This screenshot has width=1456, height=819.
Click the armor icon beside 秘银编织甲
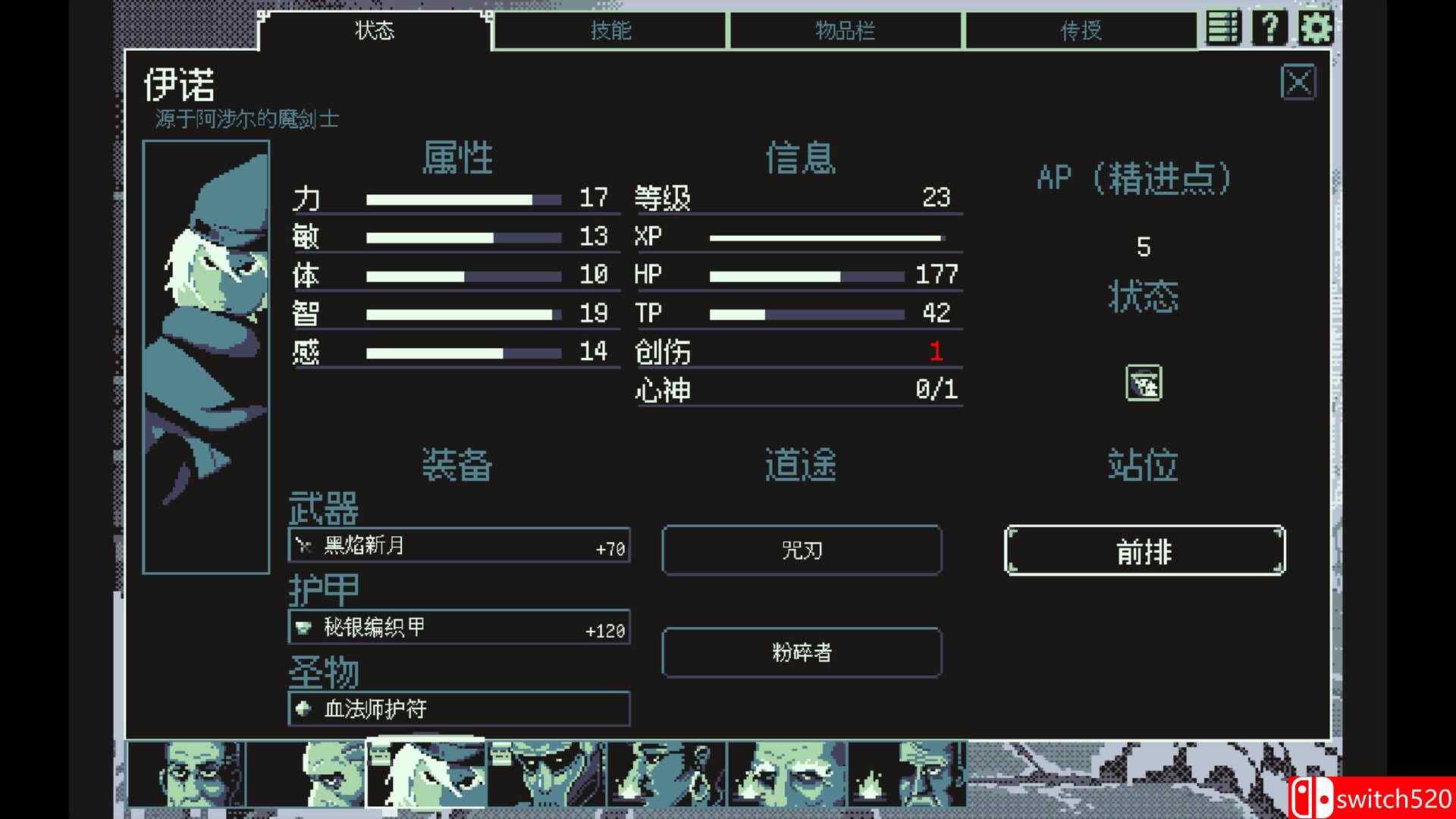click(x=303, y=627)
